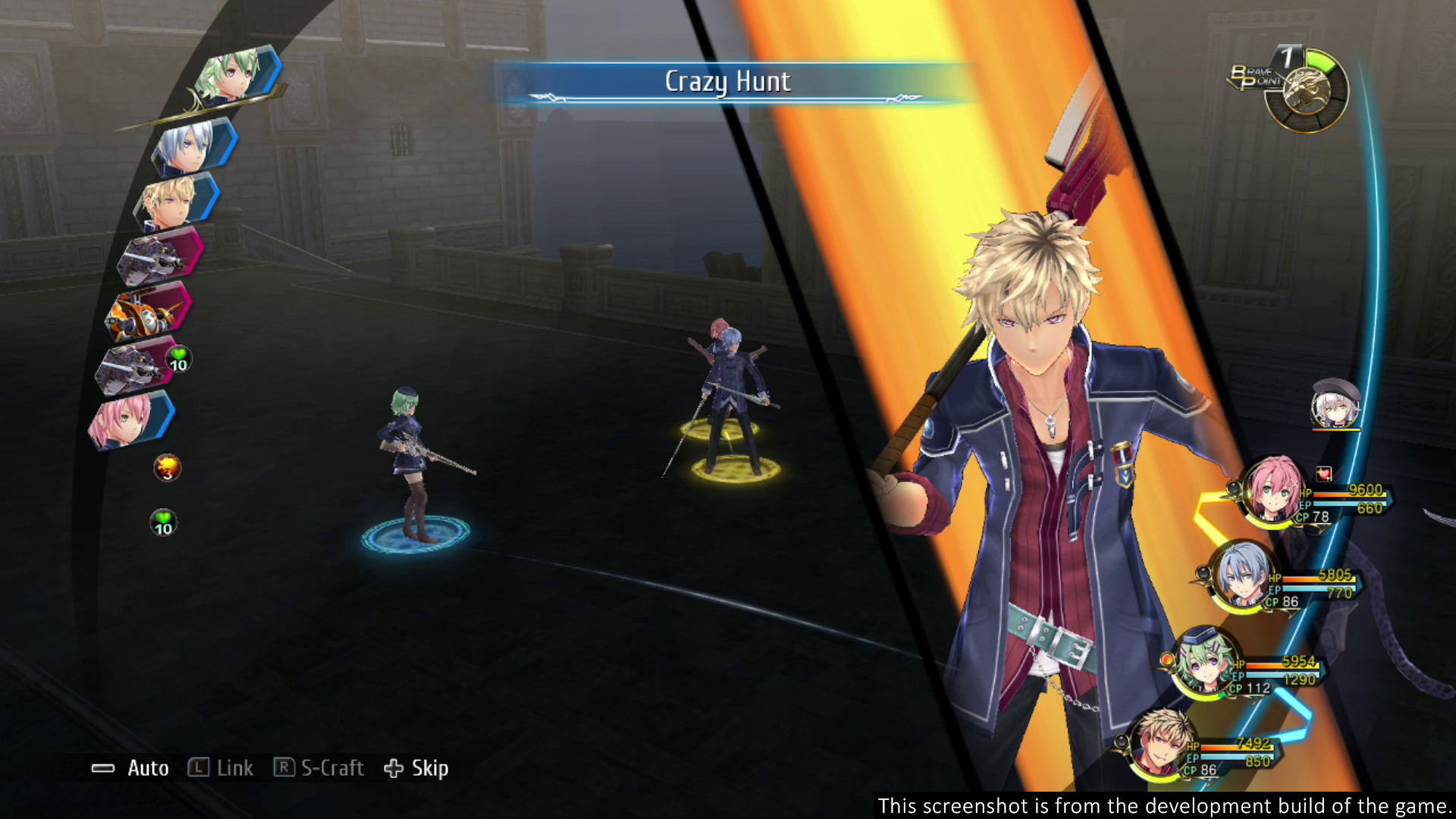
Task: Inspect the lone green heart turn bonus
Action: [163, 522]
